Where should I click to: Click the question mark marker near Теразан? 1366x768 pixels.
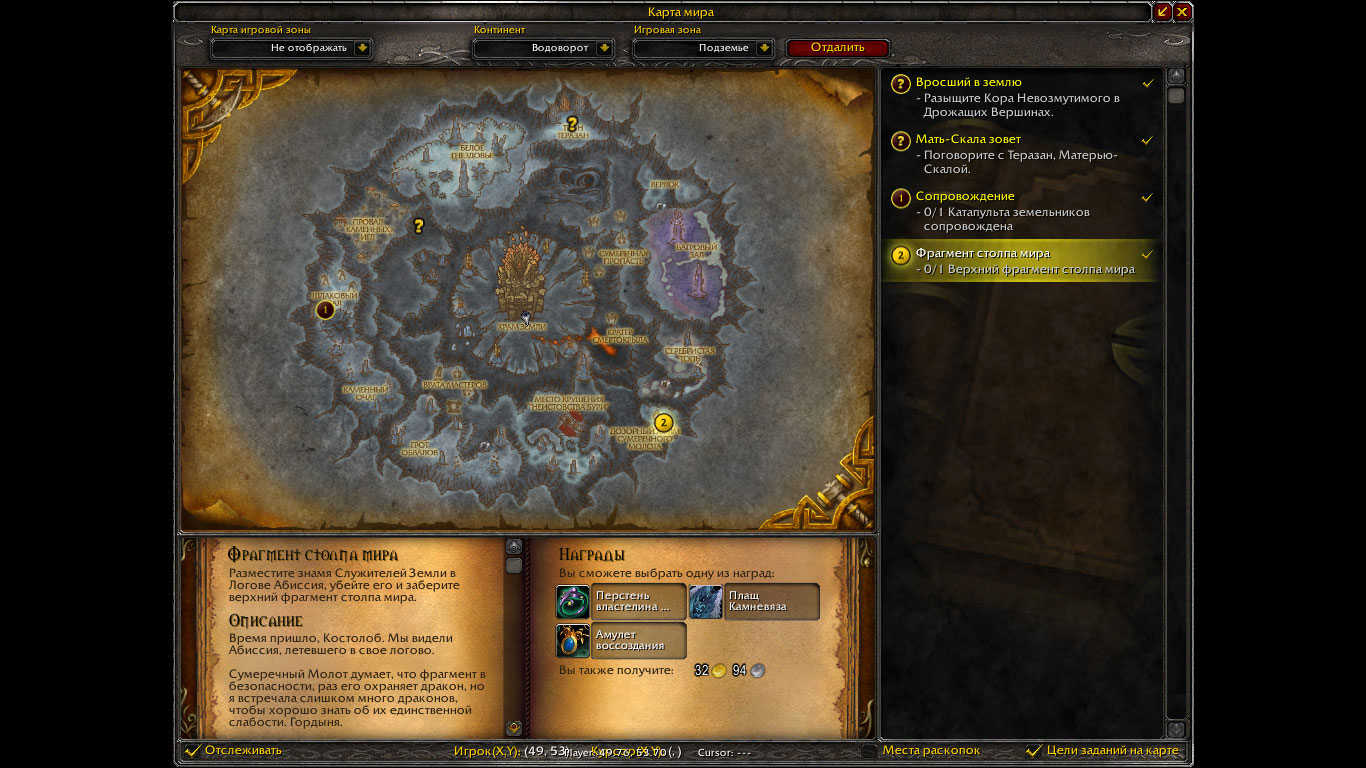(x=573, y=124)
